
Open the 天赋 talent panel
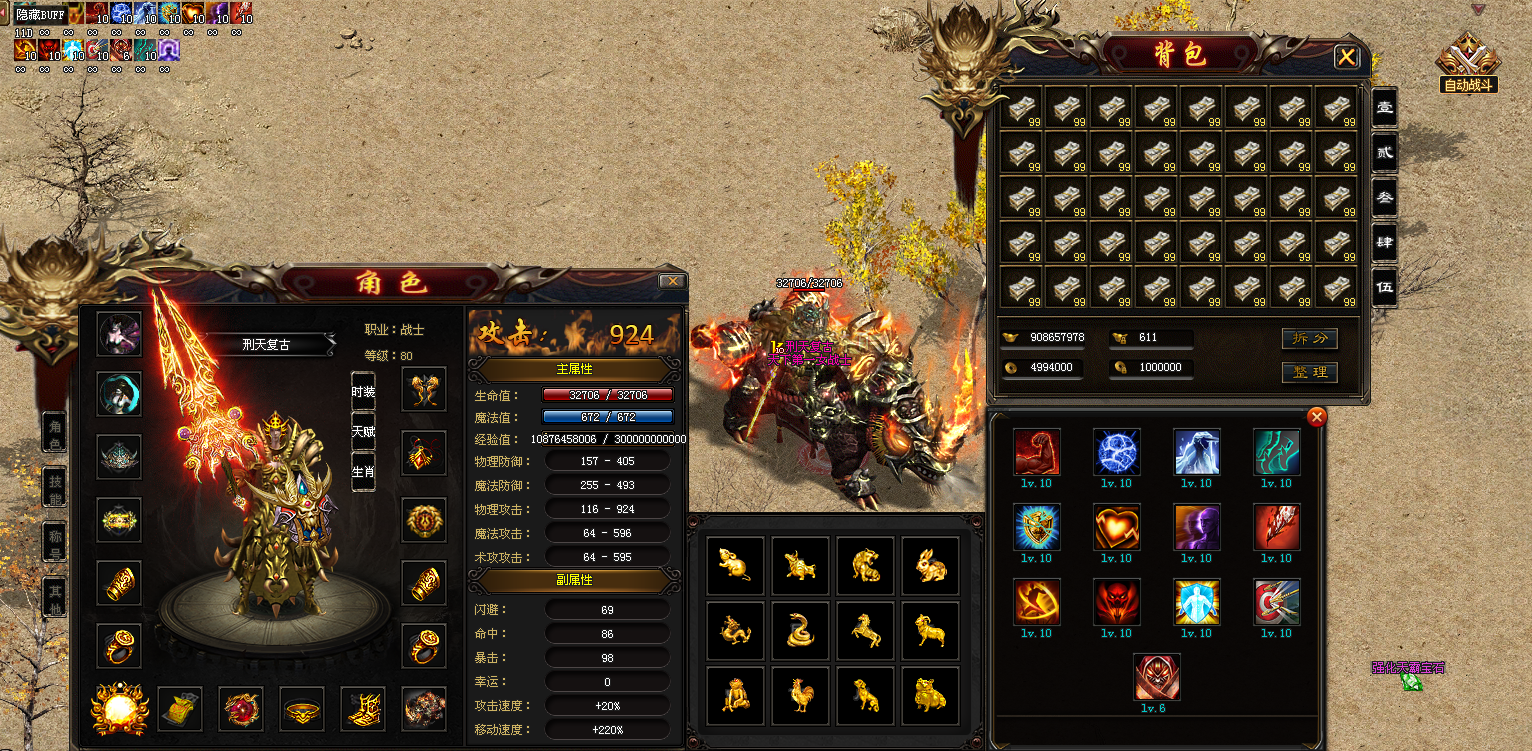point(363,432)
